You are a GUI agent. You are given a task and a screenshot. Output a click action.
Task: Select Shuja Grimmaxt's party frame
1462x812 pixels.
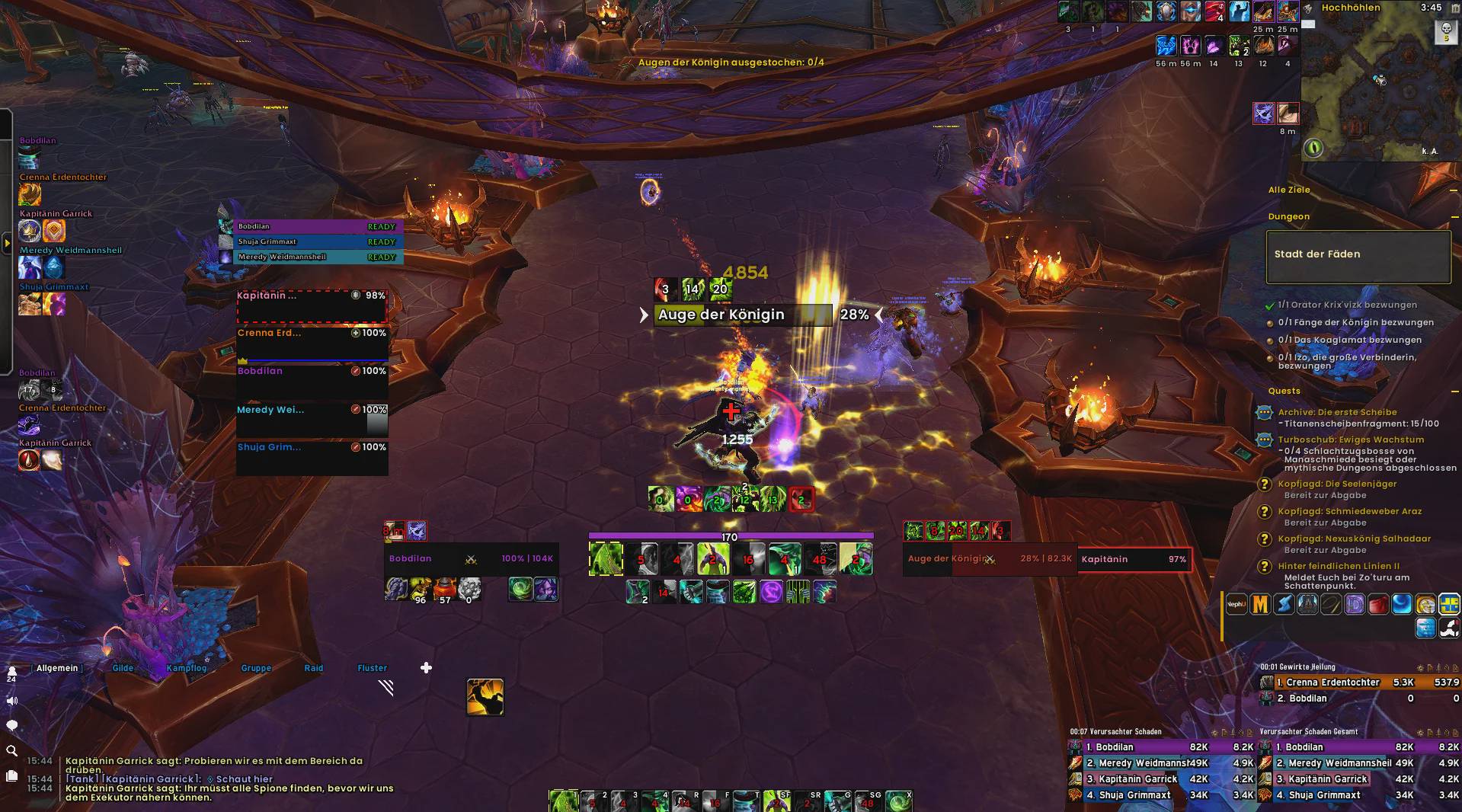[312, 457]
